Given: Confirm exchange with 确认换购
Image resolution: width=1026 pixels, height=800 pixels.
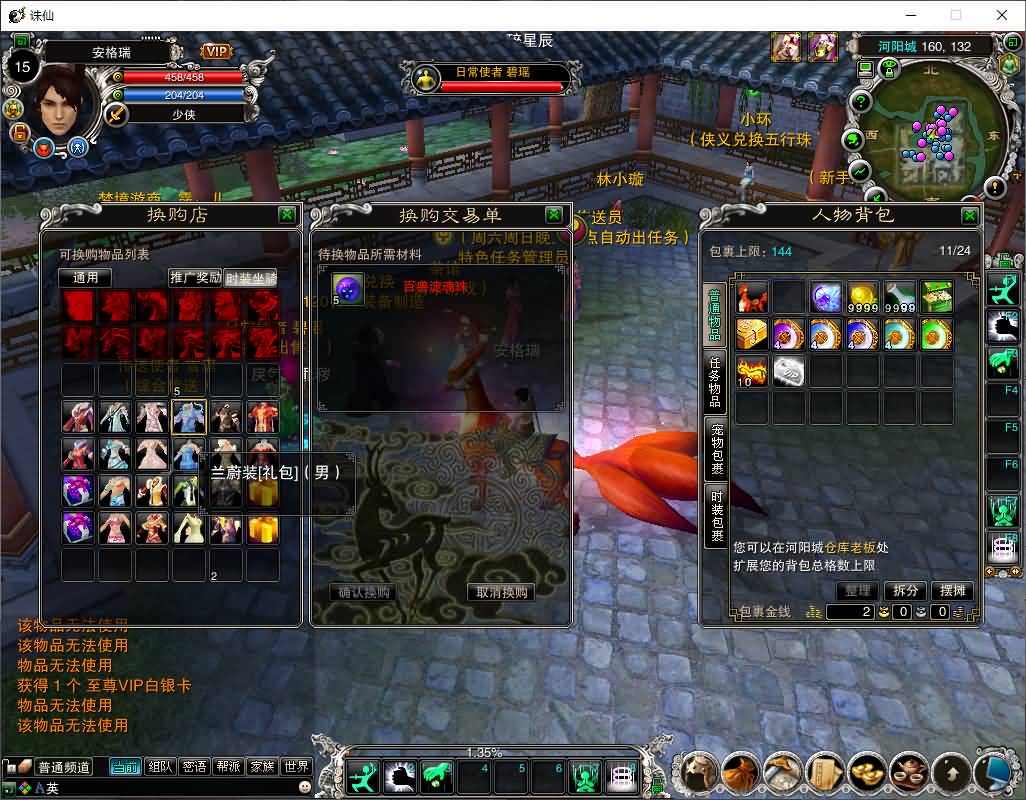Looking at the screenshot, I should (x=364, y=592).
